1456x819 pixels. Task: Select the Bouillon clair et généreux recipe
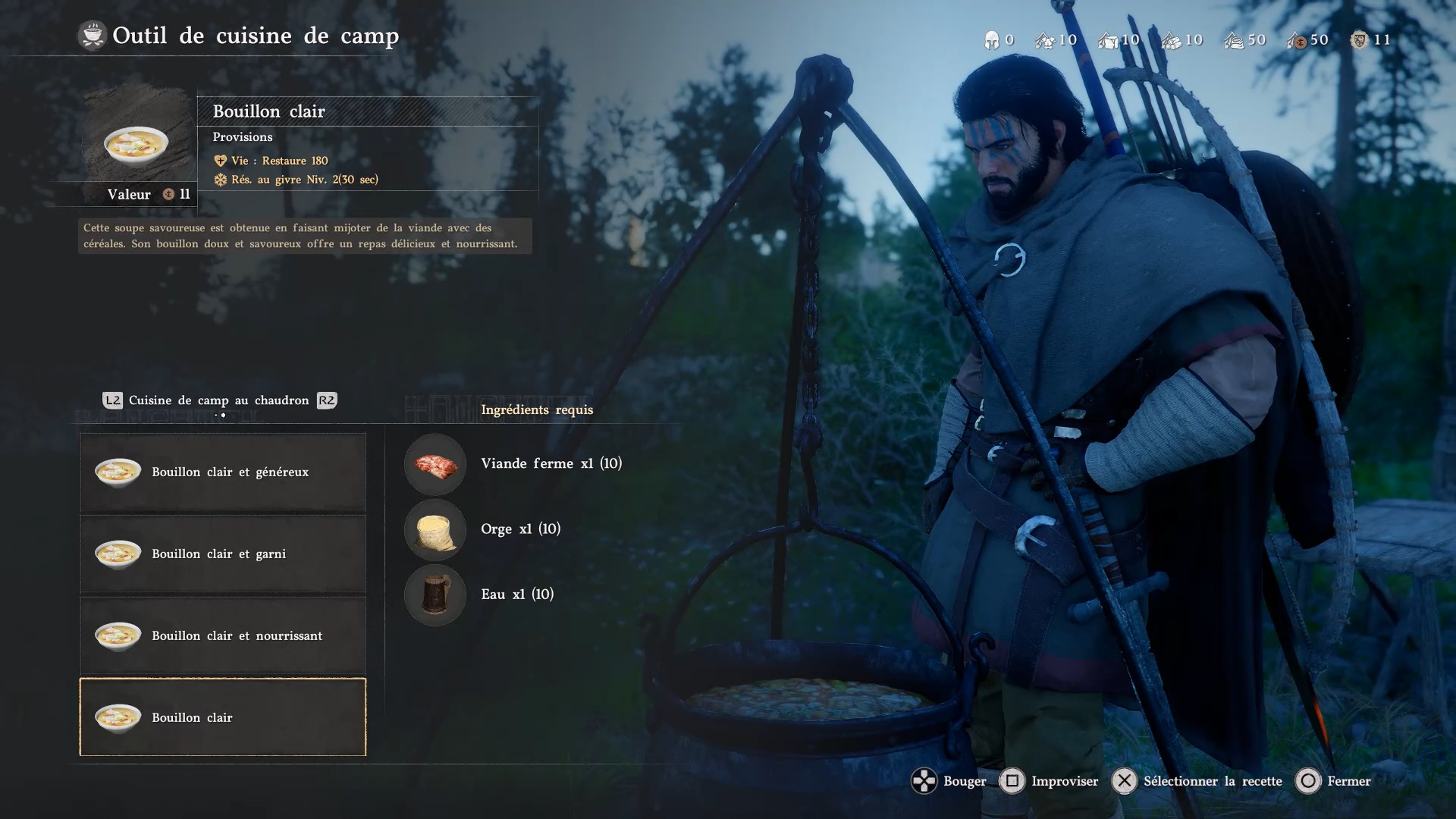tap(223, 472)
